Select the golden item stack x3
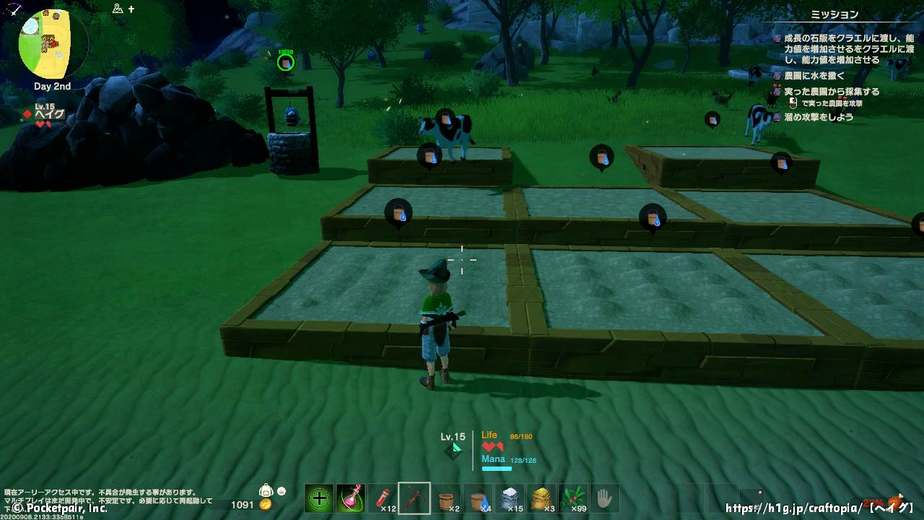 click(x=542, y=498)
